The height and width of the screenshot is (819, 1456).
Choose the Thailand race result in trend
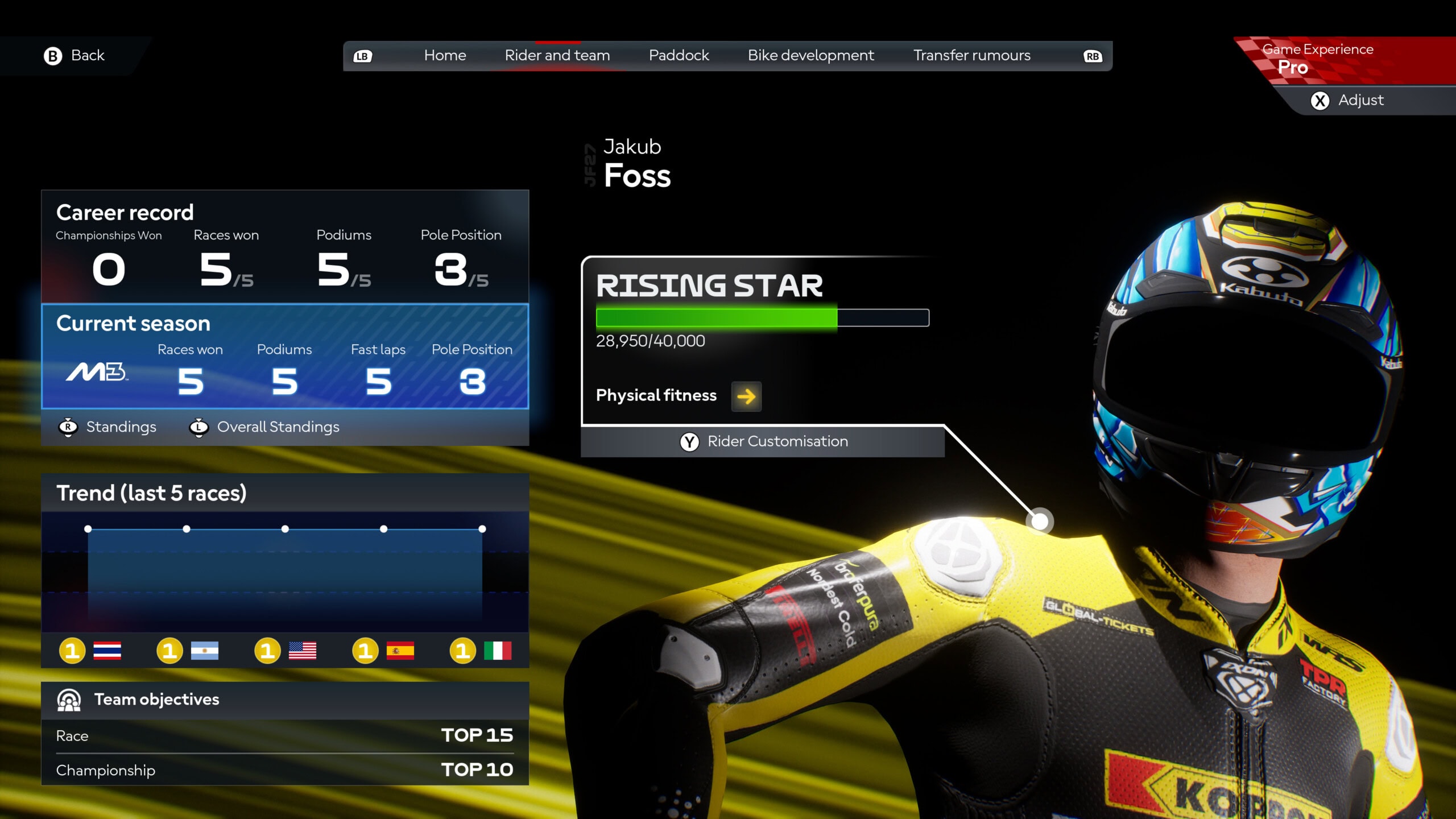coord(90,651)
